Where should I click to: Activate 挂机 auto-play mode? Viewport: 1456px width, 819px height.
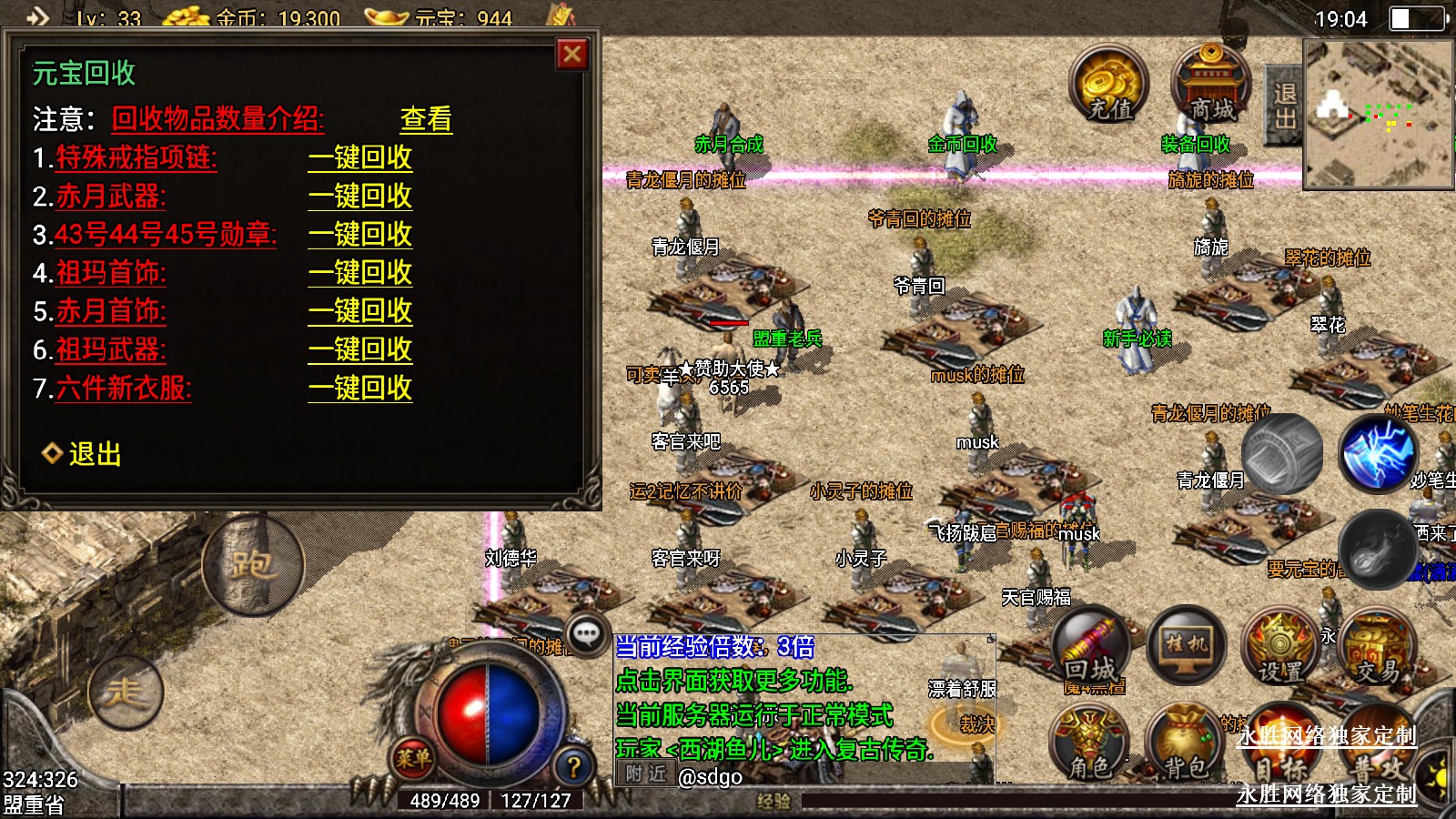[x=1187, y=645]
